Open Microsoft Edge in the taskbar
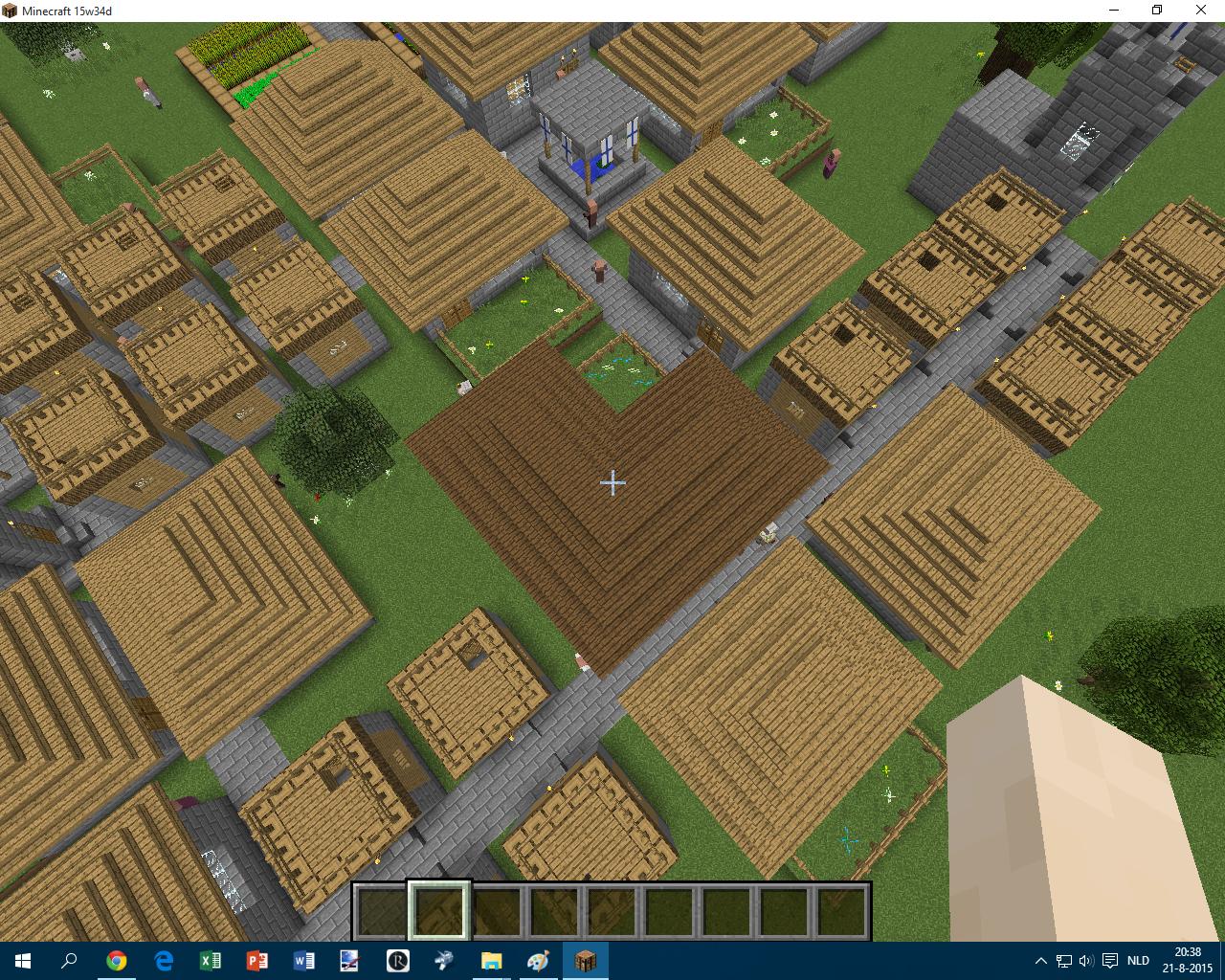This screenshot has height=980, width=1225. (163, 960)
